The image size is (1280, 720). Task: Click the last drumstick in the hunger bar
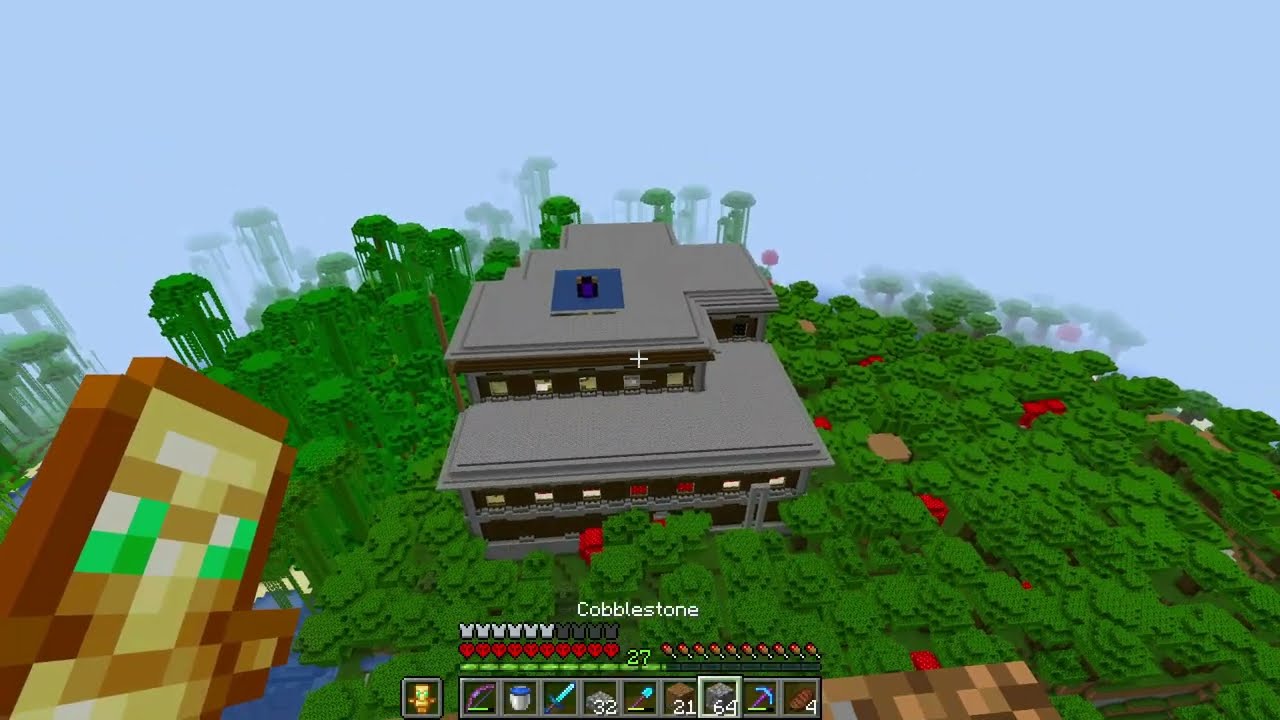tap(810, 649)
